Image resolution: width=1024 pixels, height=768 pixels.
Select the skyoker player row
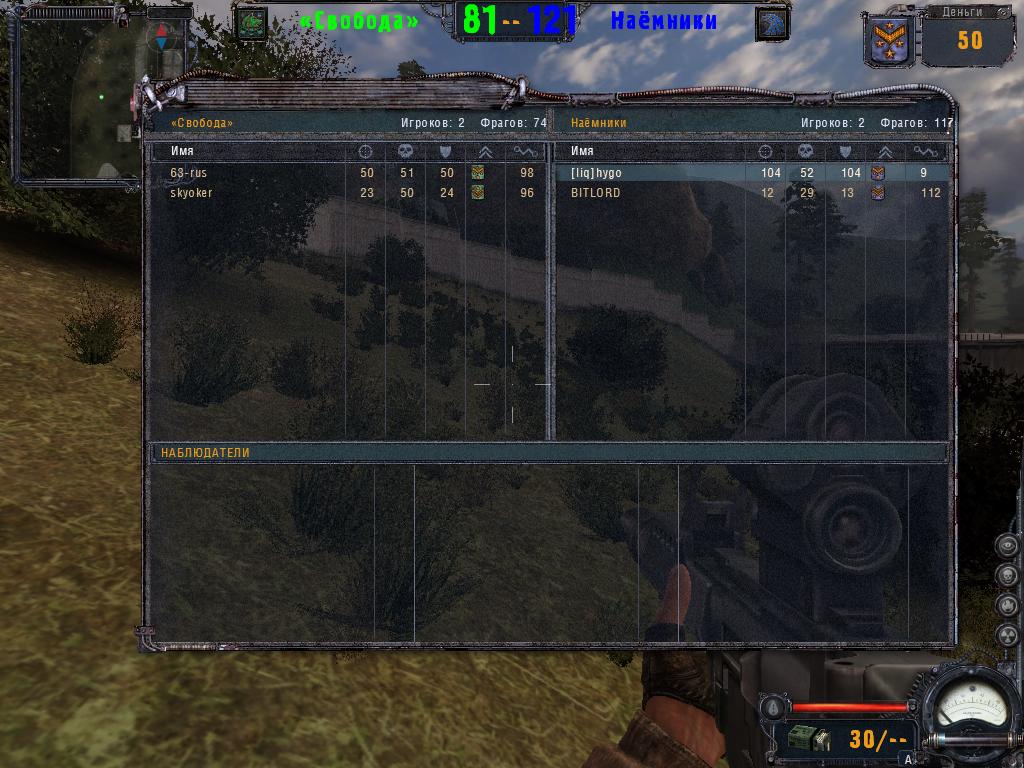pyautogui.click(x=191, y=193)
